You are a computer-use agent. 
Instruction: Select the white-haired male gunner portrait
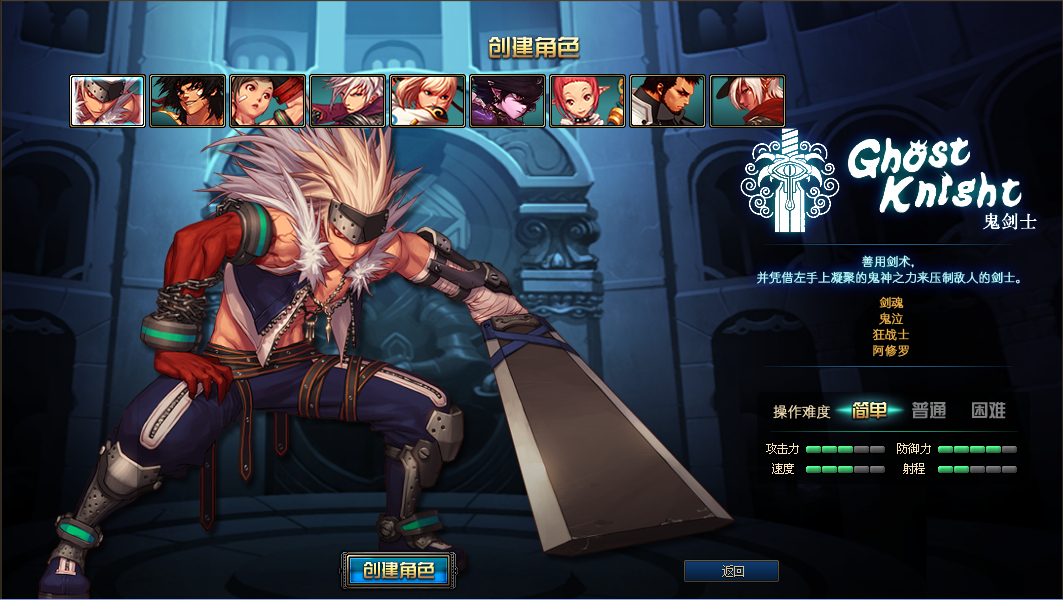[x=347, y=101]
